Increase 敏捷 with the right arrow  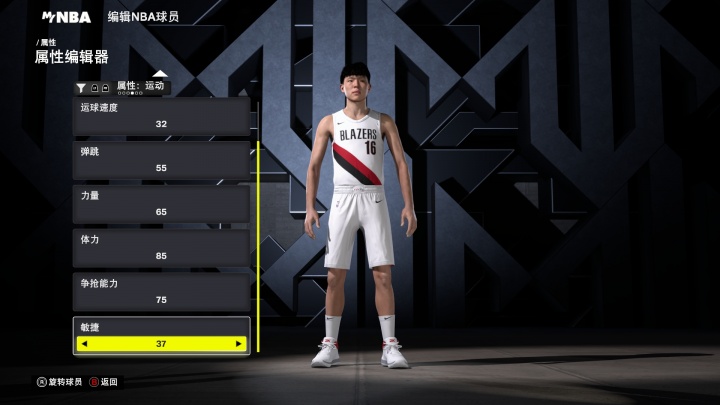tap(238, 344)
